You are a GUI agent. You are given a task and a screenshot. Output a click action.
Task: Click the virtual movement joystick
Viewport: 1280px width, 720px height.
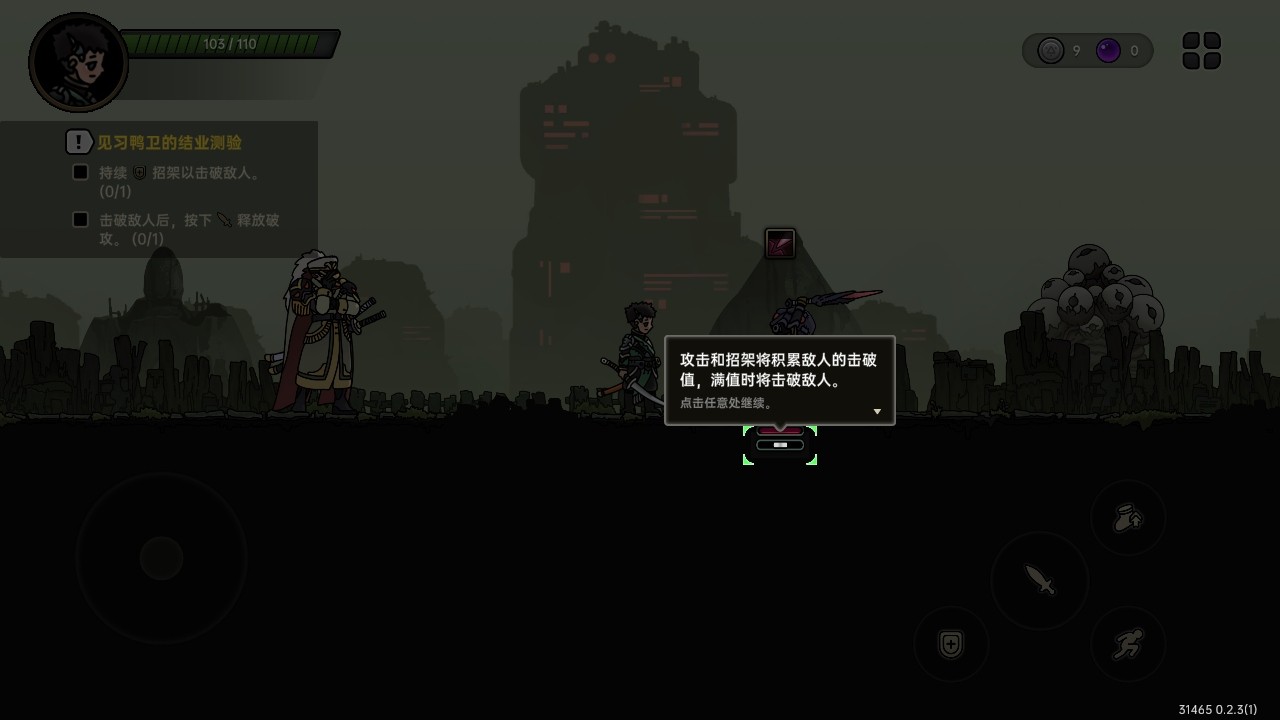click(x=161, y=558)
